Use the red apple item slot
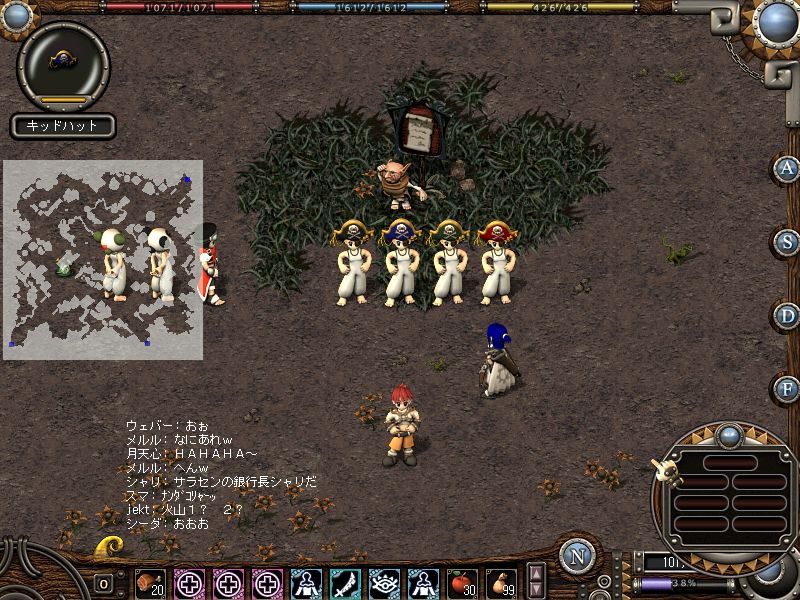This screenshot has width=800, height=600. [462, 582]
